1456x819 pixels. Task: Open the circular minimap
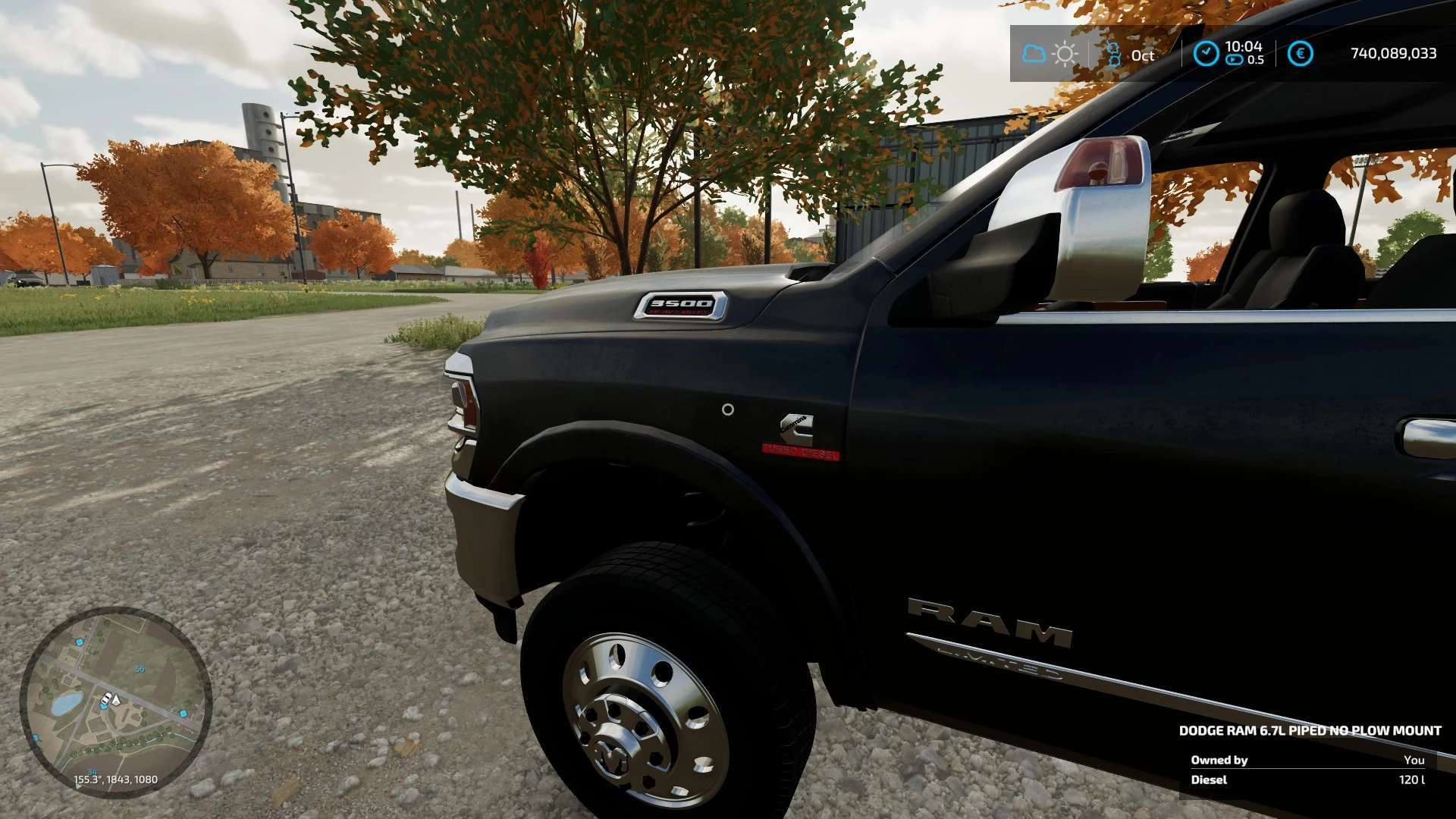pyautogui.click(x=115, y=702)
